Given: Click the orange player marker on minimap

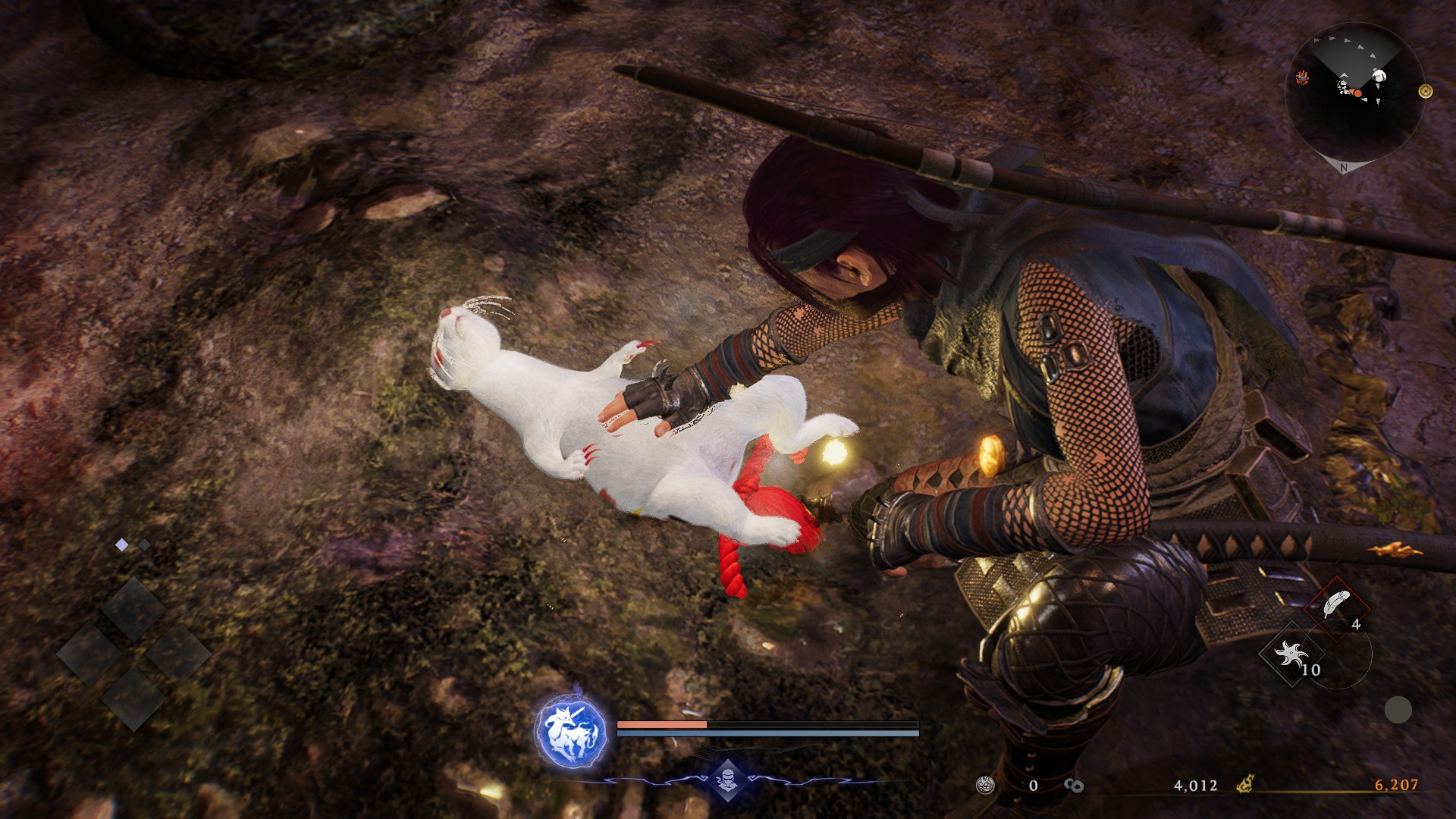Looking at the screenshot, I should point(1358,94).
